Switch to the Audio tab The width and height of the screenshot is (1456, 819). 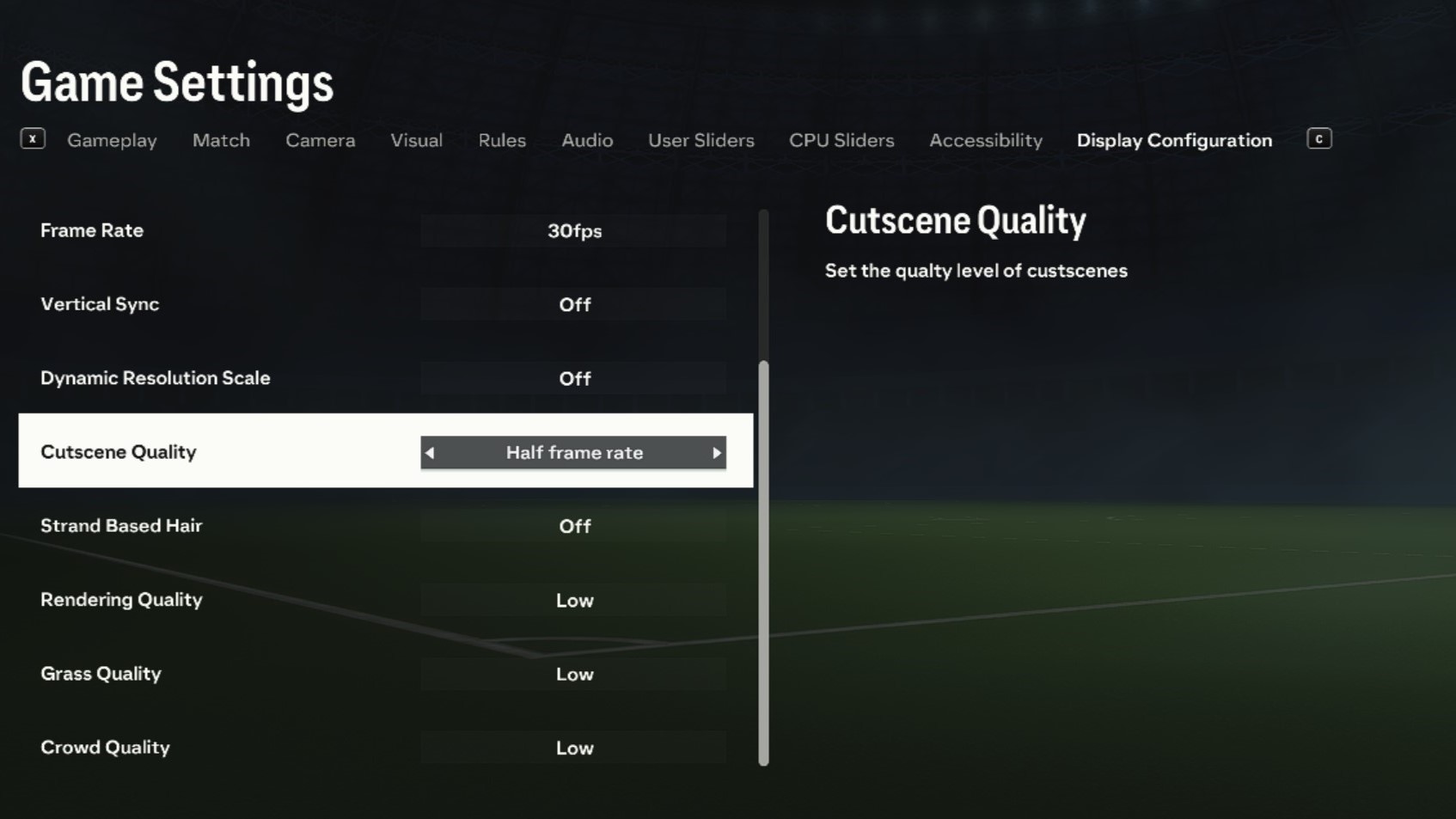click(587, 140)
